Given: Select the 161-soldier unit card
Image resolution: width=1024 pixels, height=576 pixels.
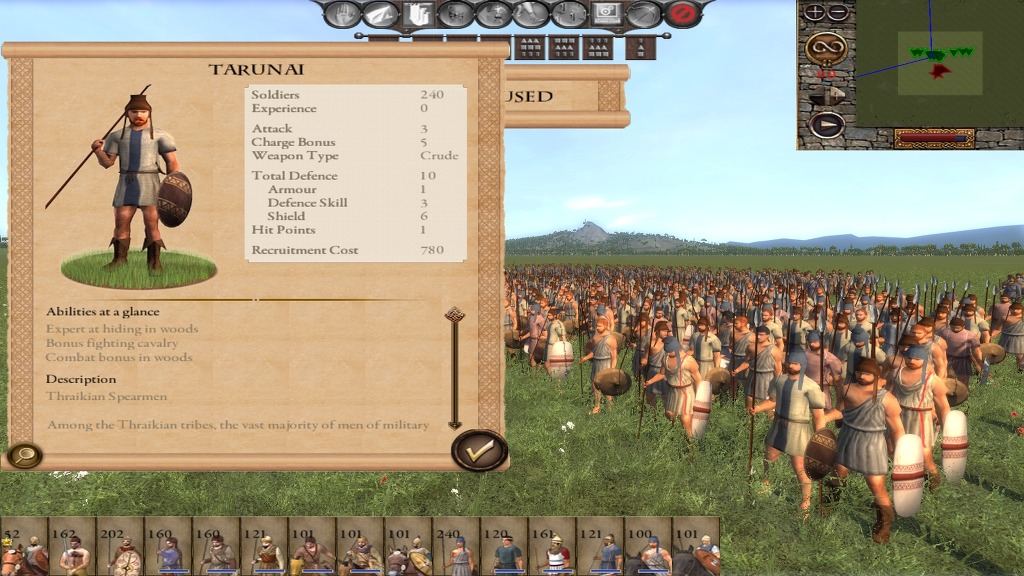Looking at the screenshot, I should [x=552, y=546].
